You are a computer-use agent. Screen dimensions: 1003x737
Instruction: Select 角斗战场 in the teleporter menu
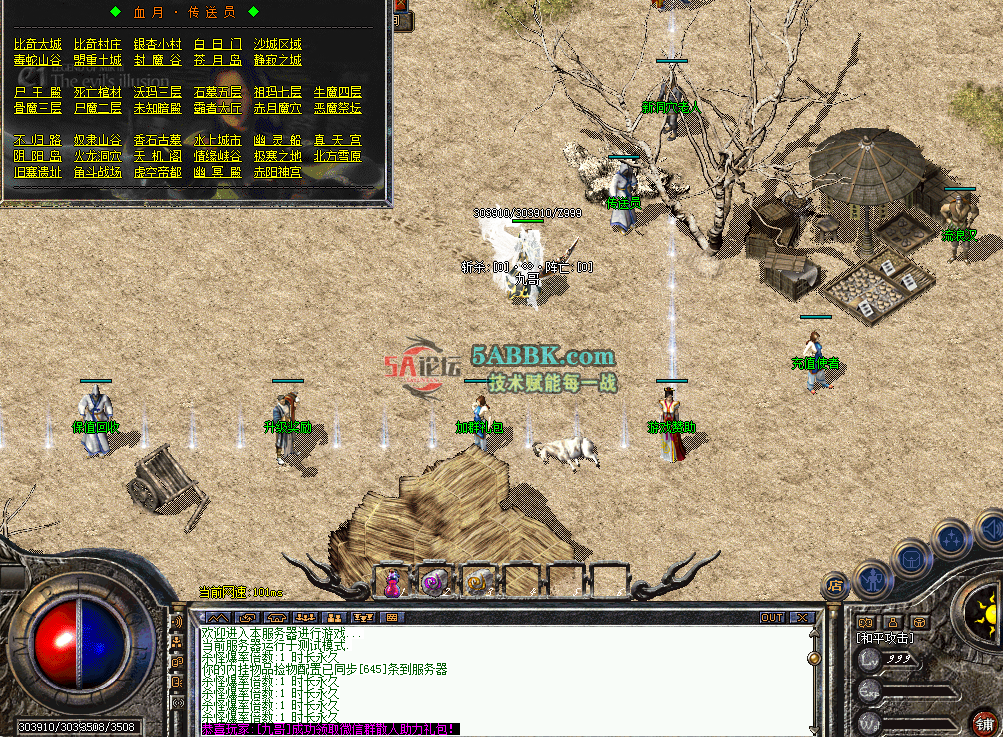(x=98, y=172)
